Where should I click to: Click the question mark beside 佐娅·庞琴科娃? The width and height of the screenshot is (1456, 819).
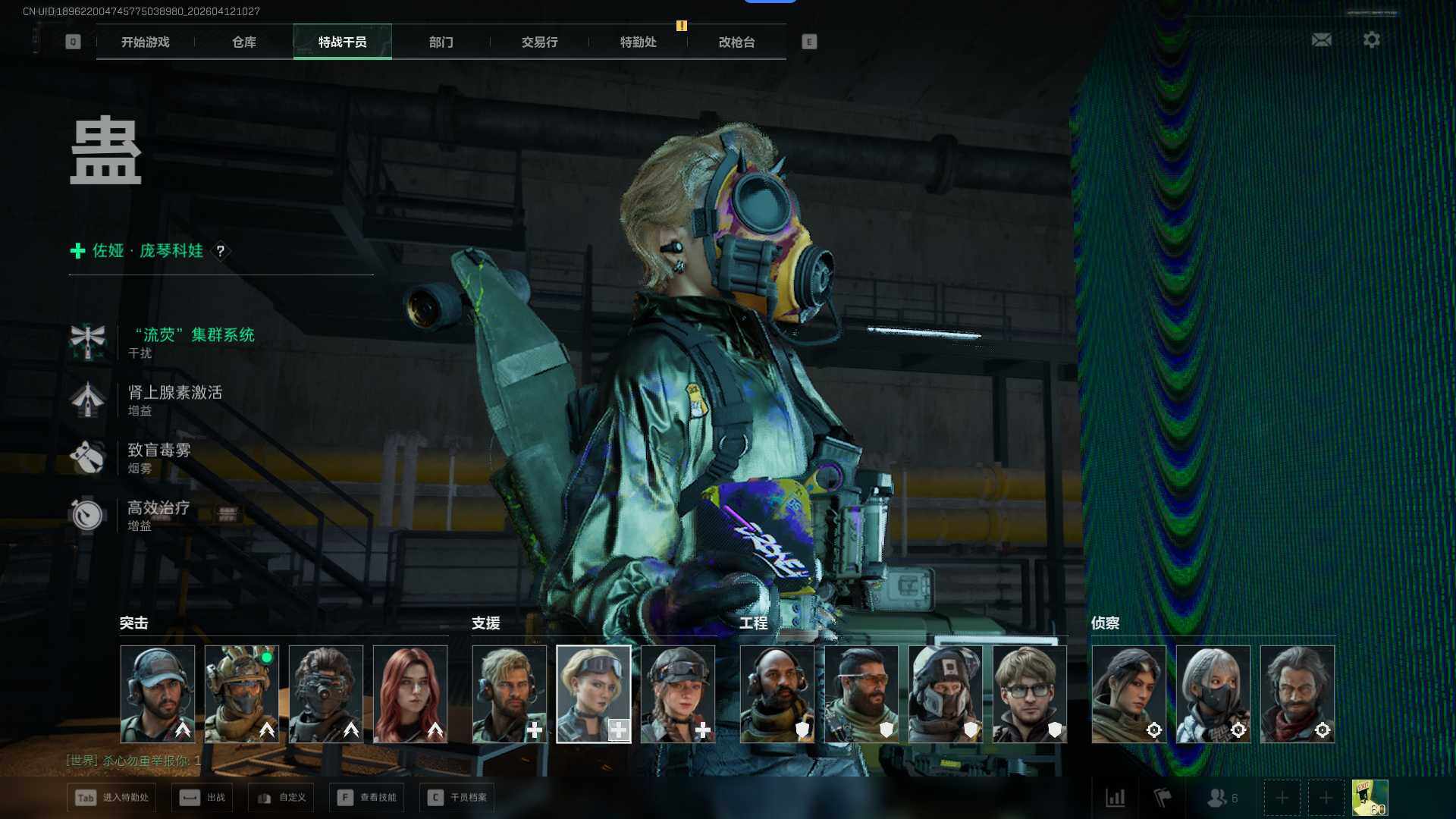[x=220, y=251]
